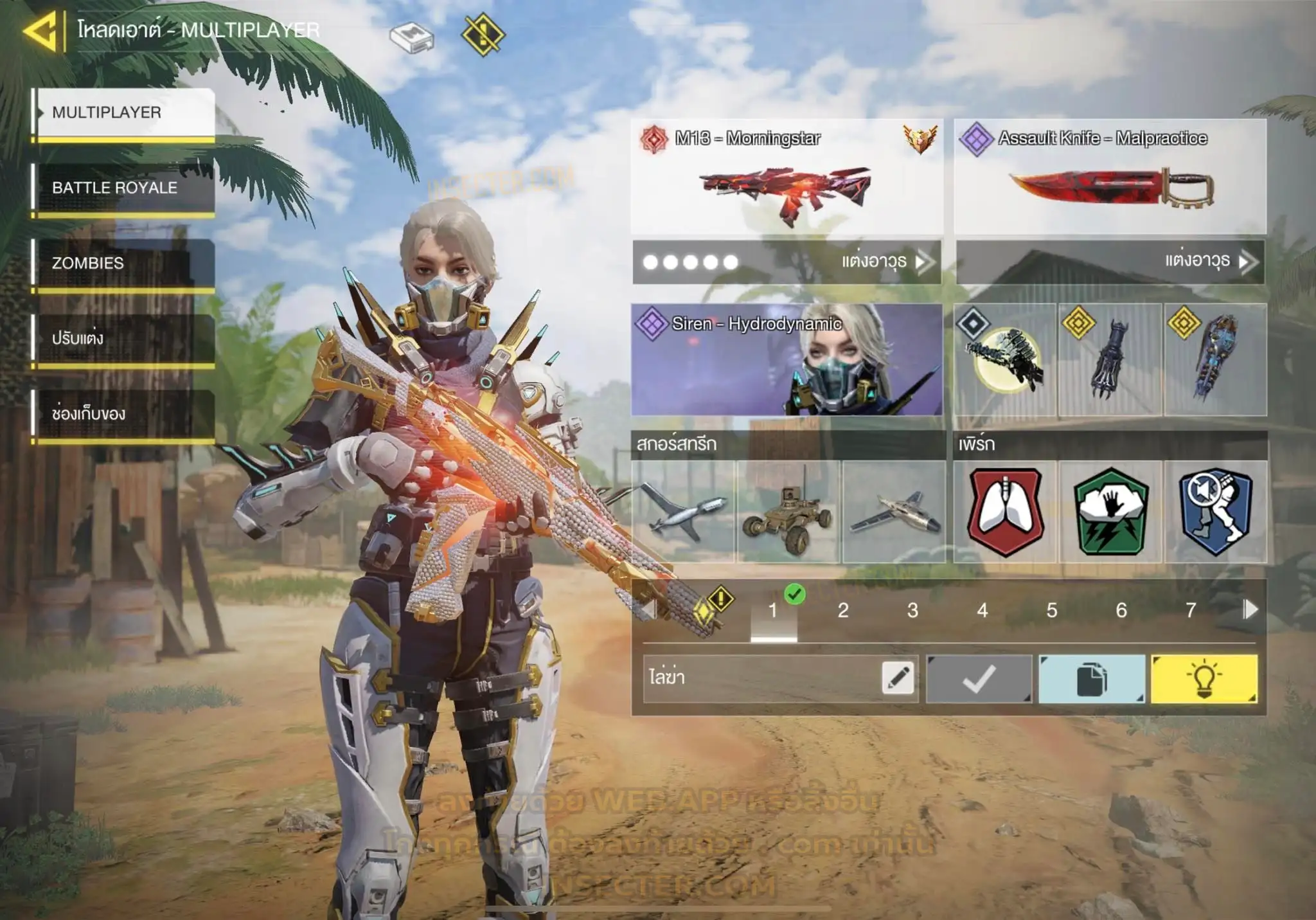The height and width of the screenshot is (920, 1316).
Task: Choose the wheeled robot scorestreak slot
Action: [788, 512]
